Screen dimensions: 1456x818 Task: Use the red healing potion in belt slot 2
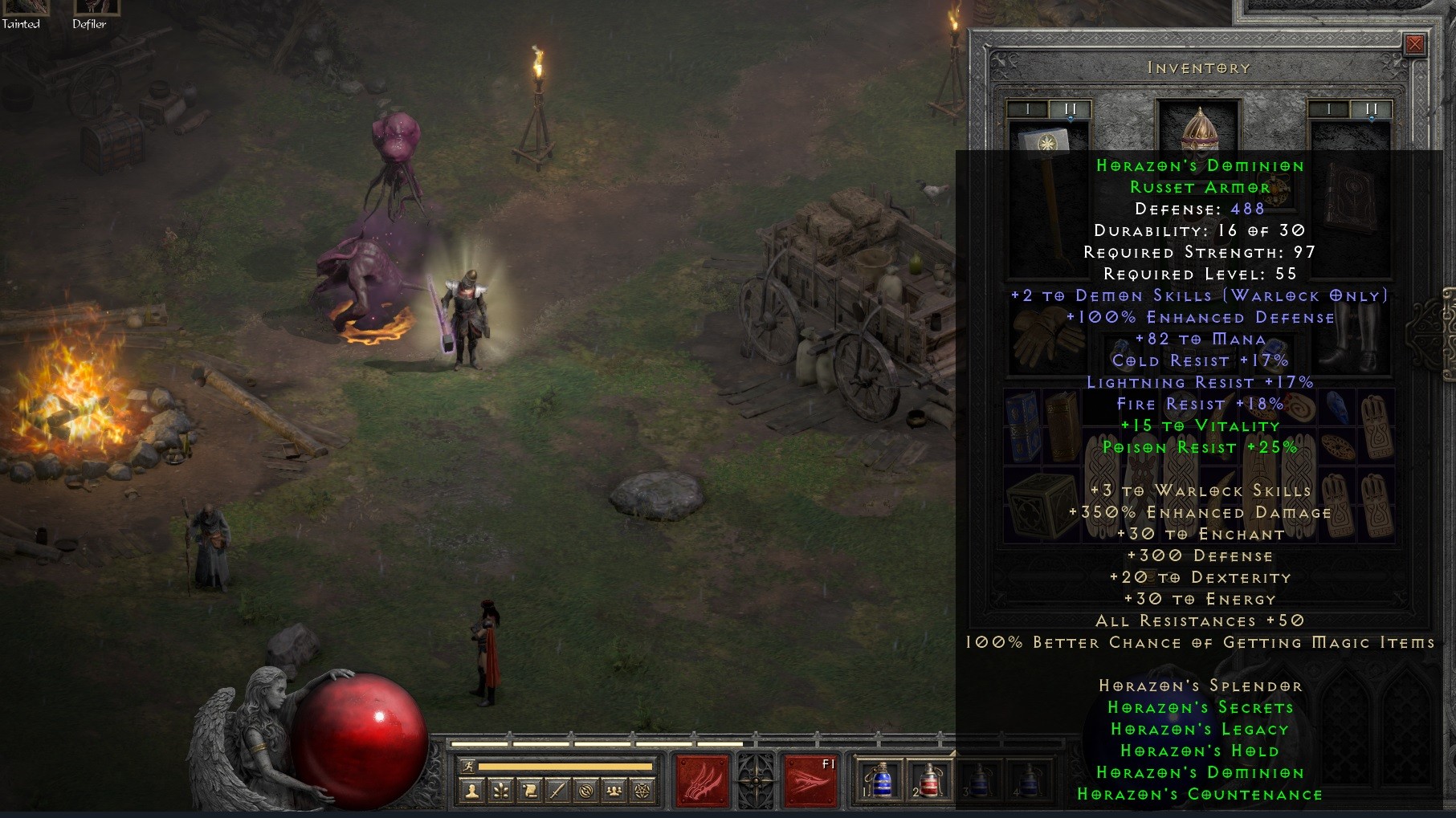tap(928, 779)
